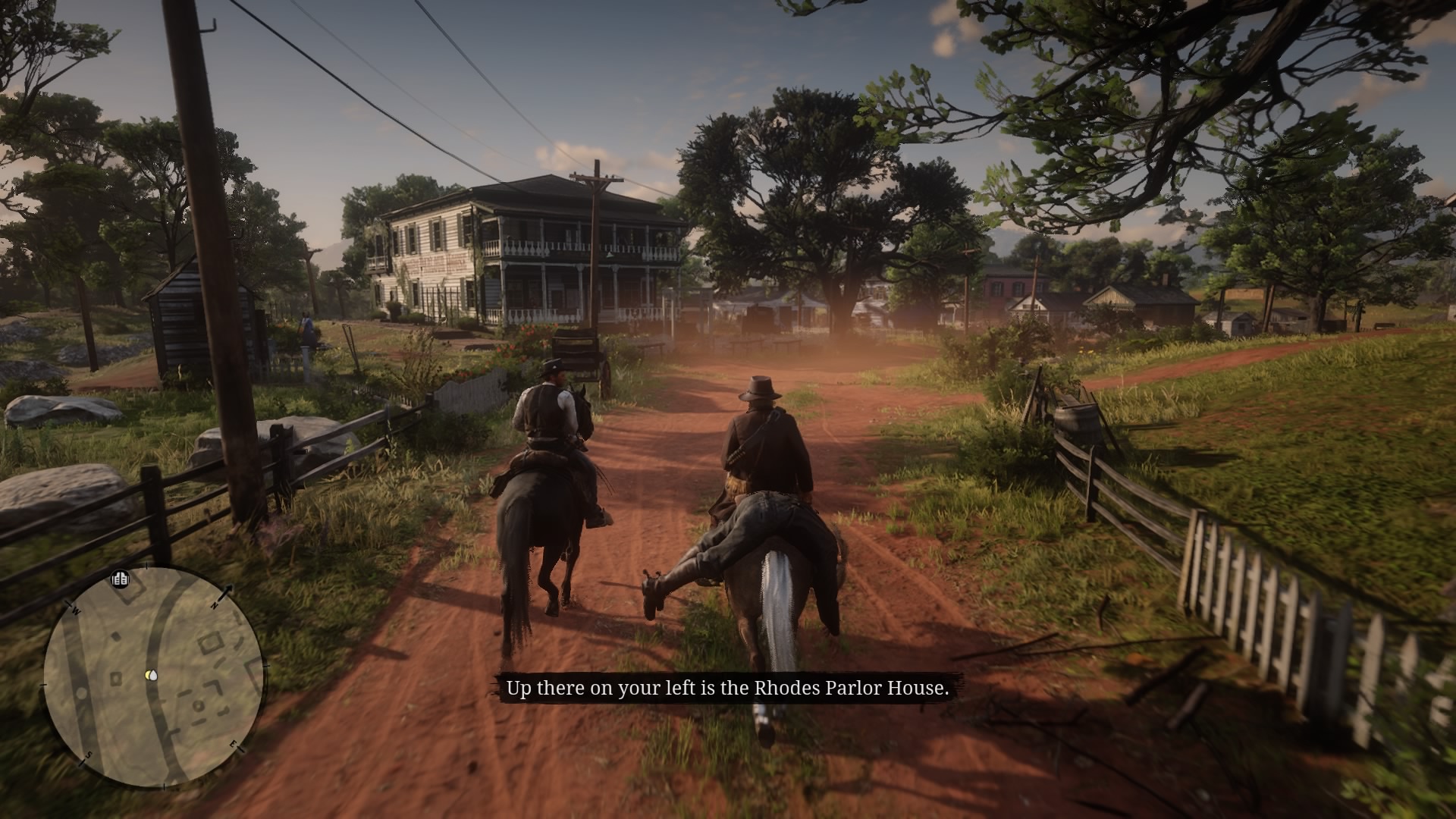
Task: Click the small landmark dot on the minimap road
Action: 81,694
